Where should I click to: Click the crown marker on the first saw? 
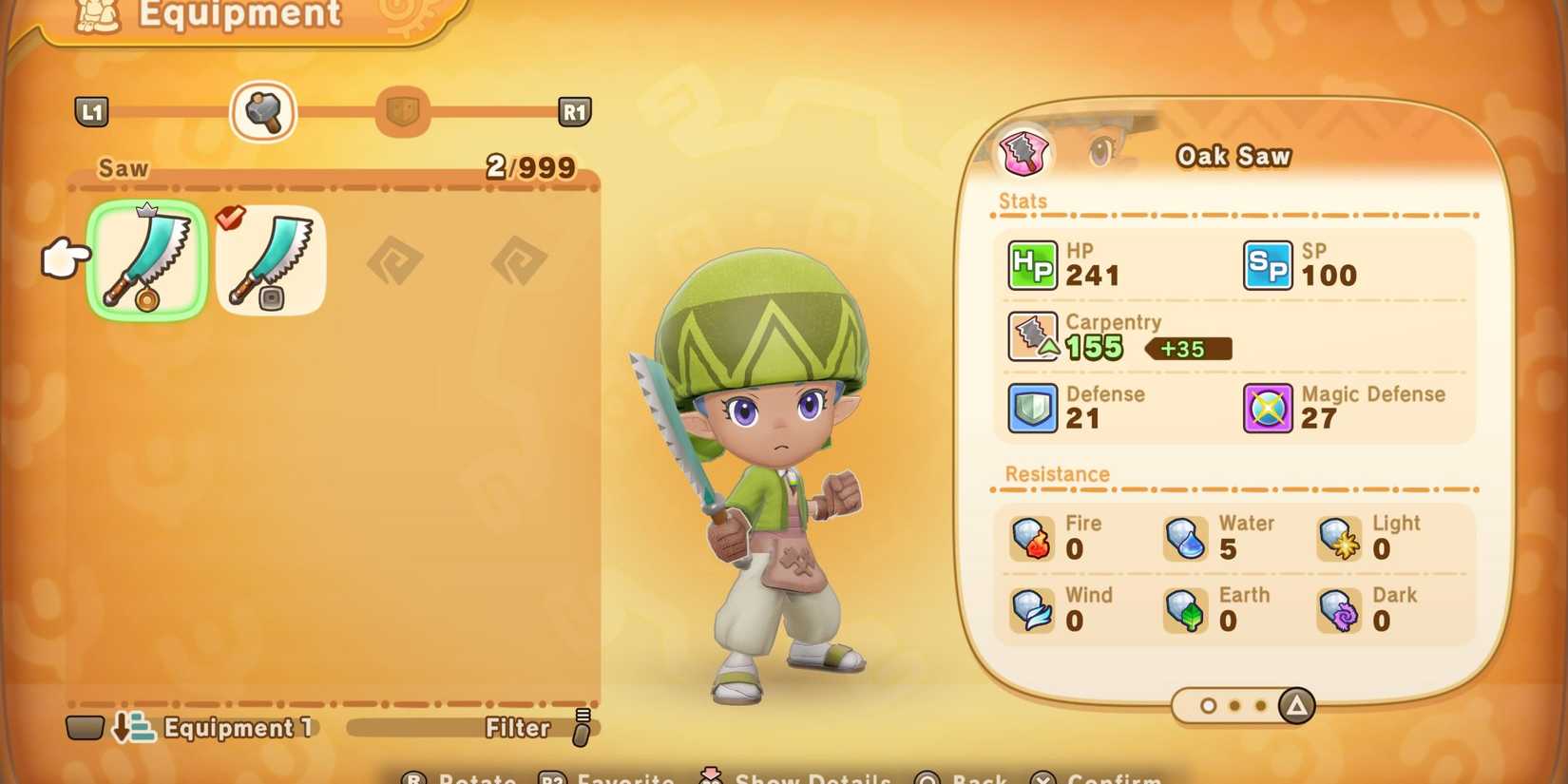click(x=147, y=210)
